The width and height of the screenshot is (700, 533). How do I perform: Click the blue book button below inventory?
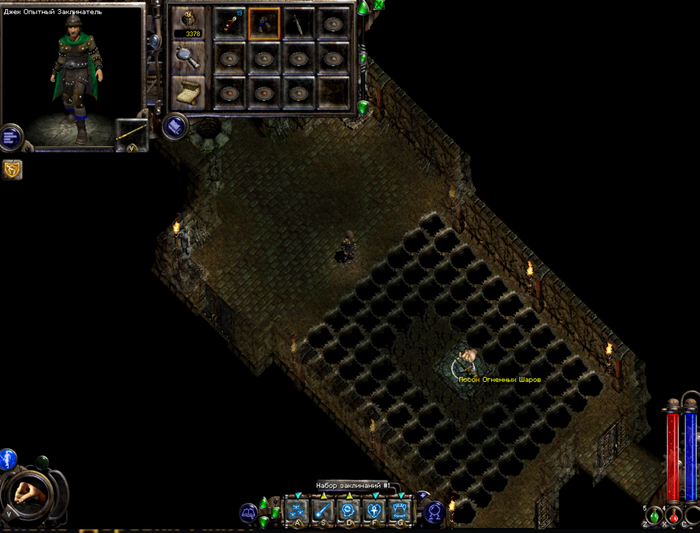[x=174, y=127]
